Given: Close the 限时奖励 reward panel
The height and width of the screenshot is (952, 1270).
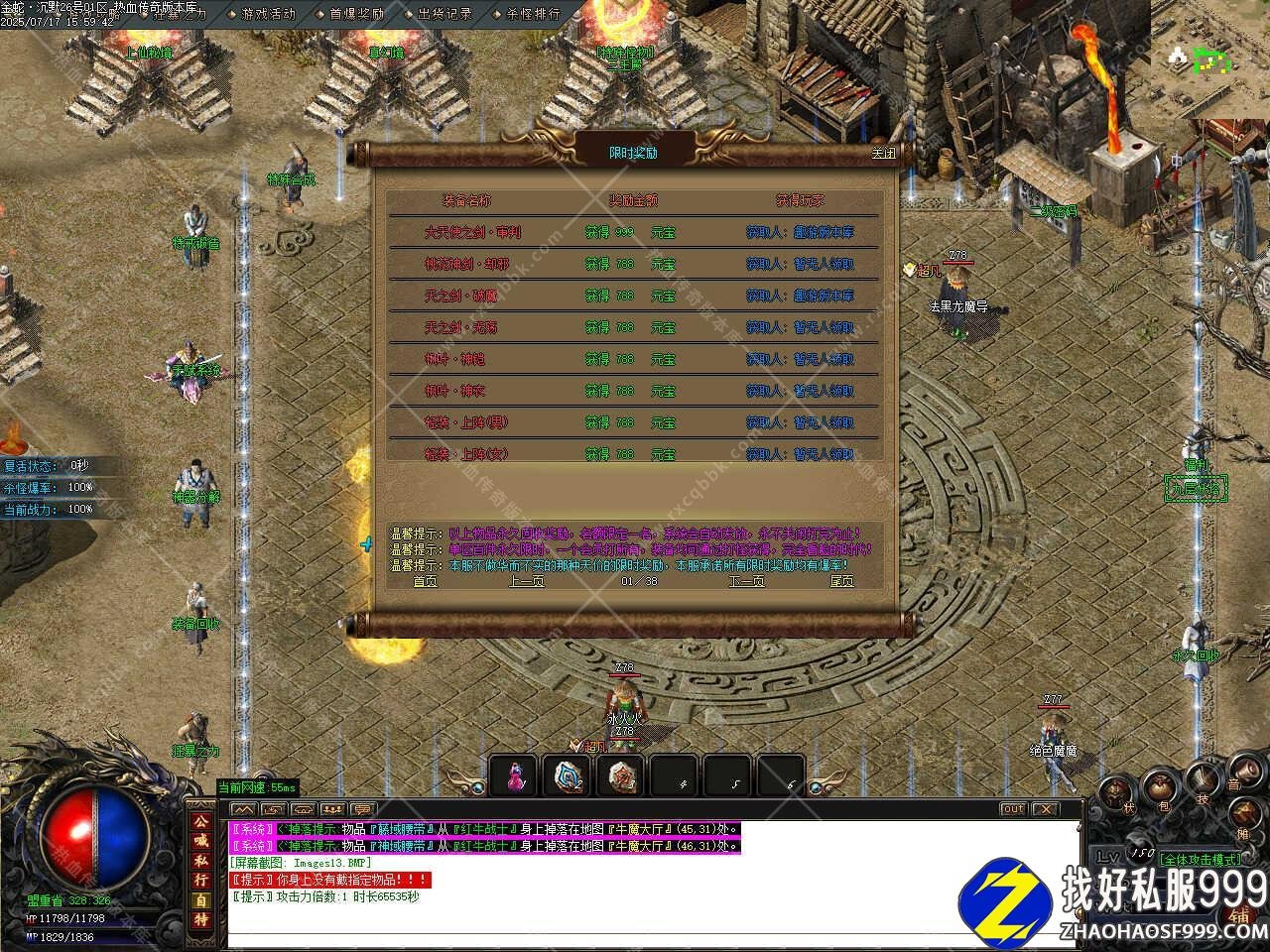Looking at the screenshot, I should point(882,154).
